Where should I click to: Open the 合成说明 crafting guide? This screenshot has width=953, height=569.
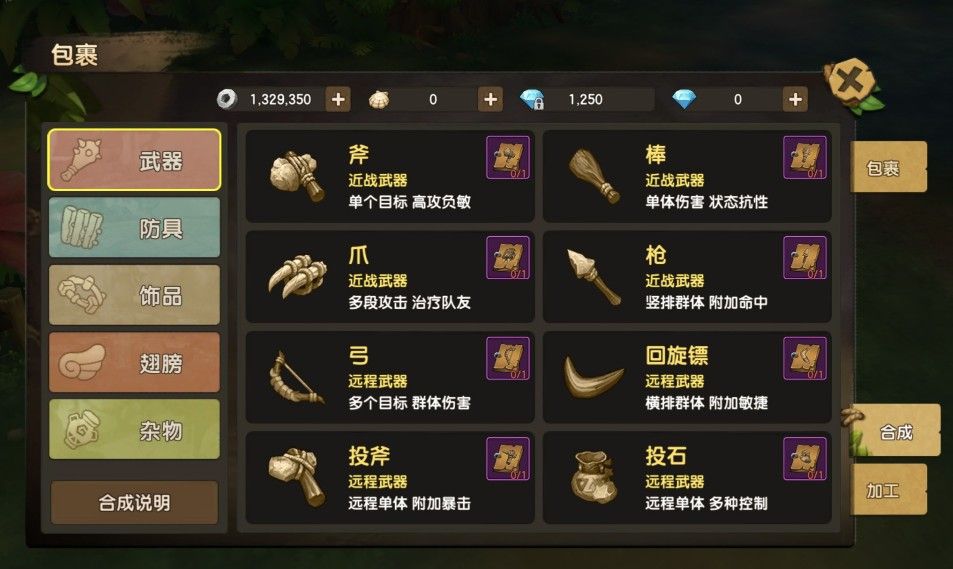point(134,502)
